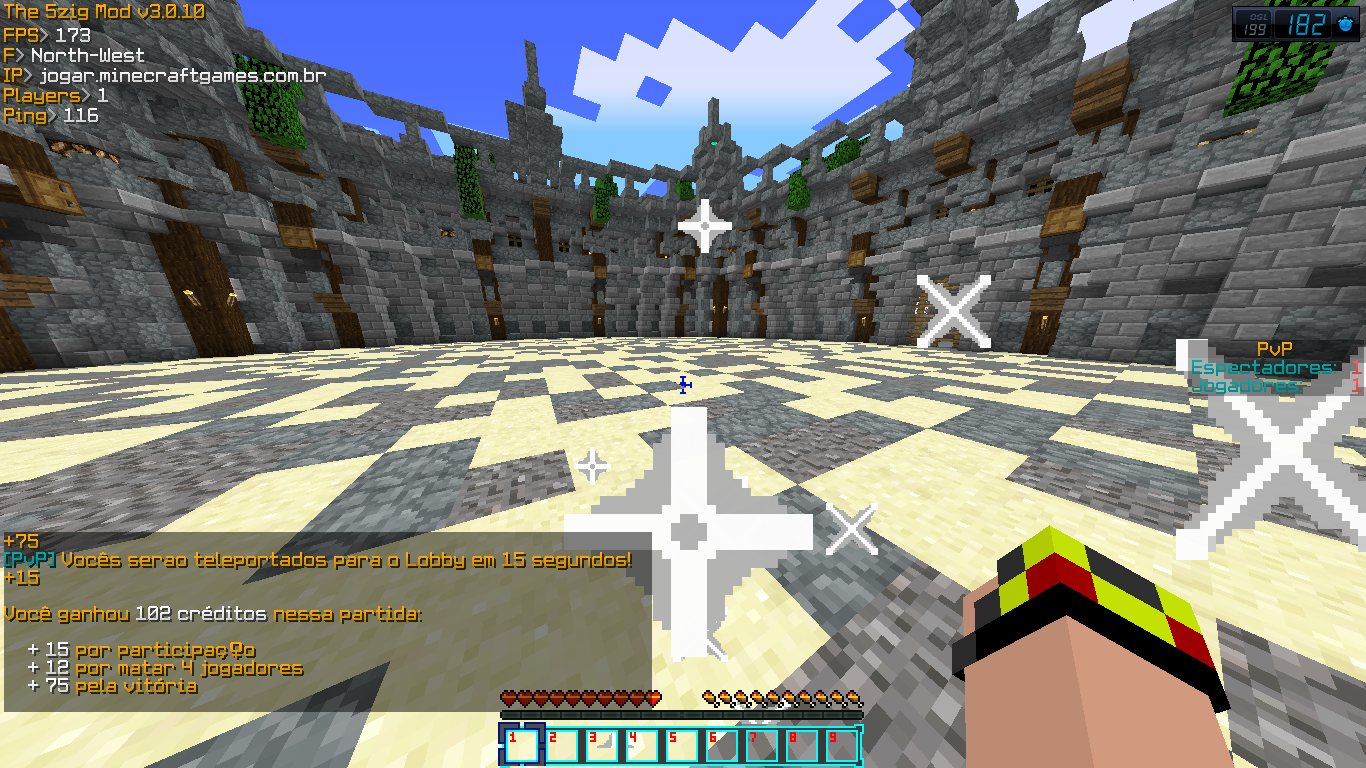Switch to hotbar slot 3
This screenshot has height=768, width=1366.
(602, 746)
